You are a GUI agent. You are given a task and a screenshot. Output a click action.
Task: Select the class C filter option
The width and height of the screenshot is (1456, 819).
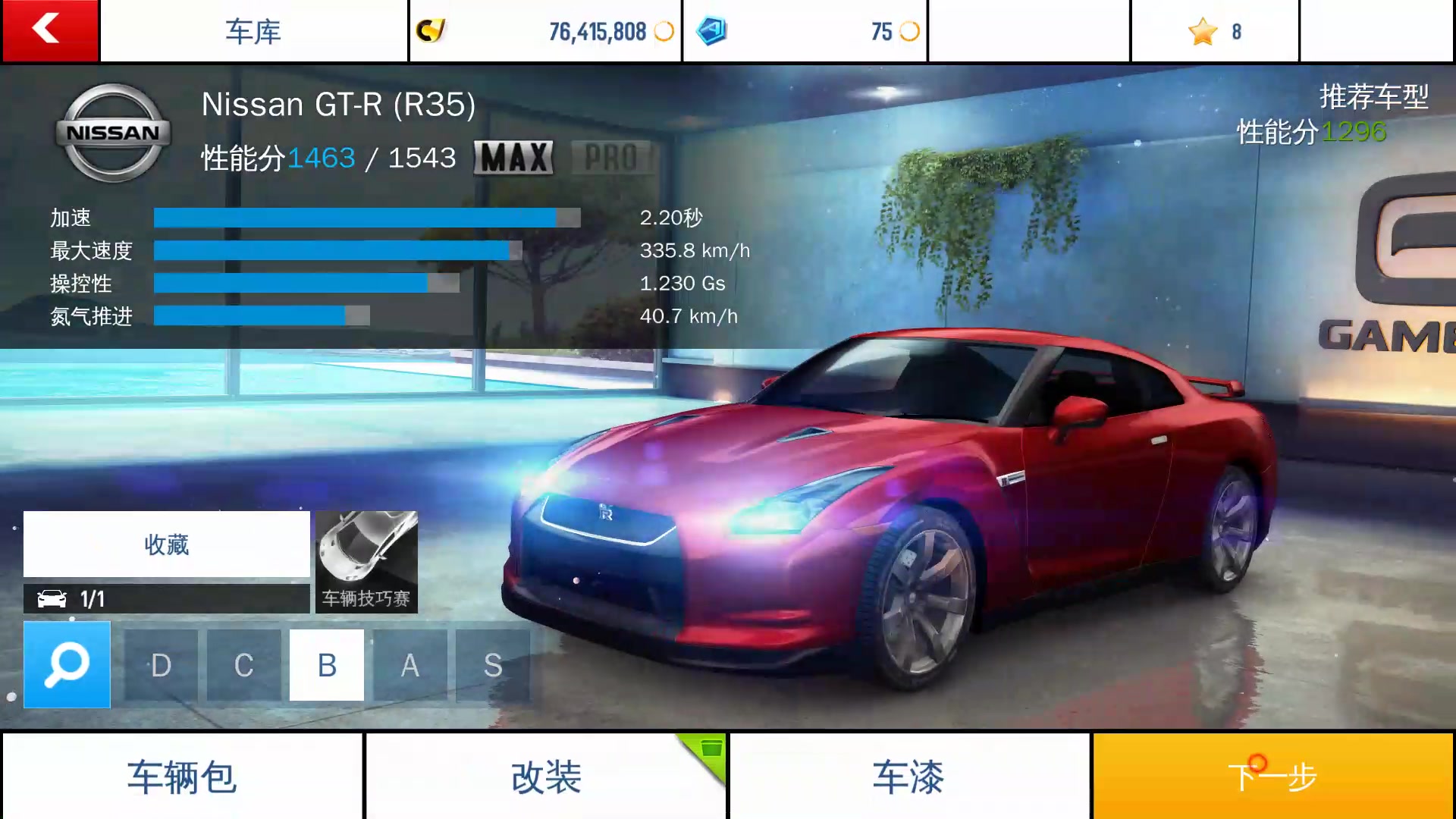click(x=243, y=667)
